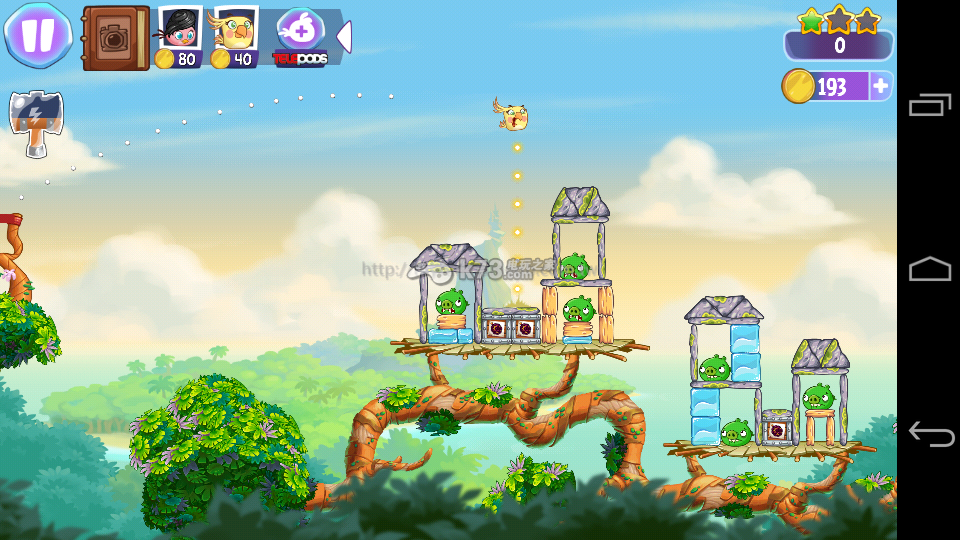Image resolution: width=960 pixels, height=540 pixels.
Task: Tap the Android back button
Action: (929, 434)
